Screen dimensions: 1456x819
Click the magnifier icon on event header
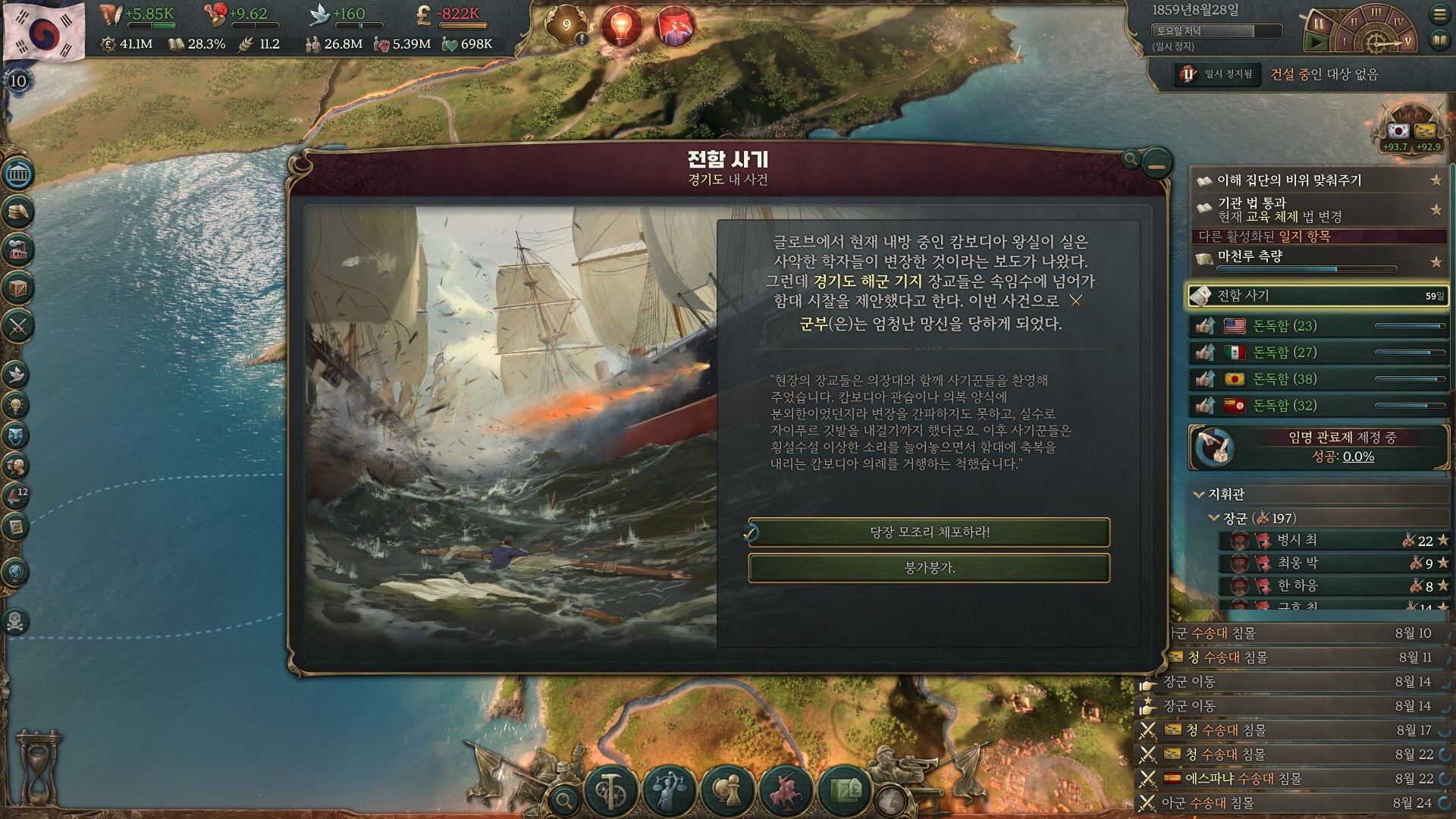(x=1131, y=158)
